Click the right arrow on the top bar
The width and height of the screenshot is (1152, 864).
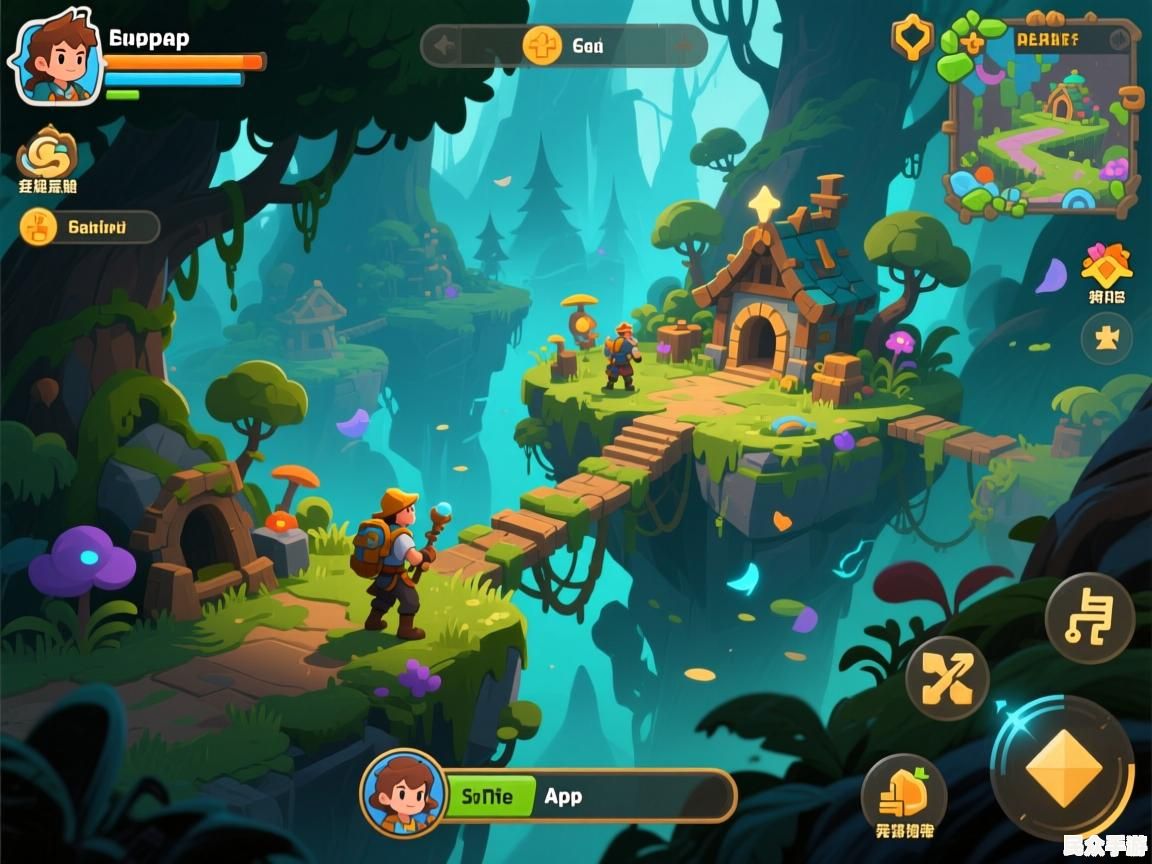click(x=684, y=45)
